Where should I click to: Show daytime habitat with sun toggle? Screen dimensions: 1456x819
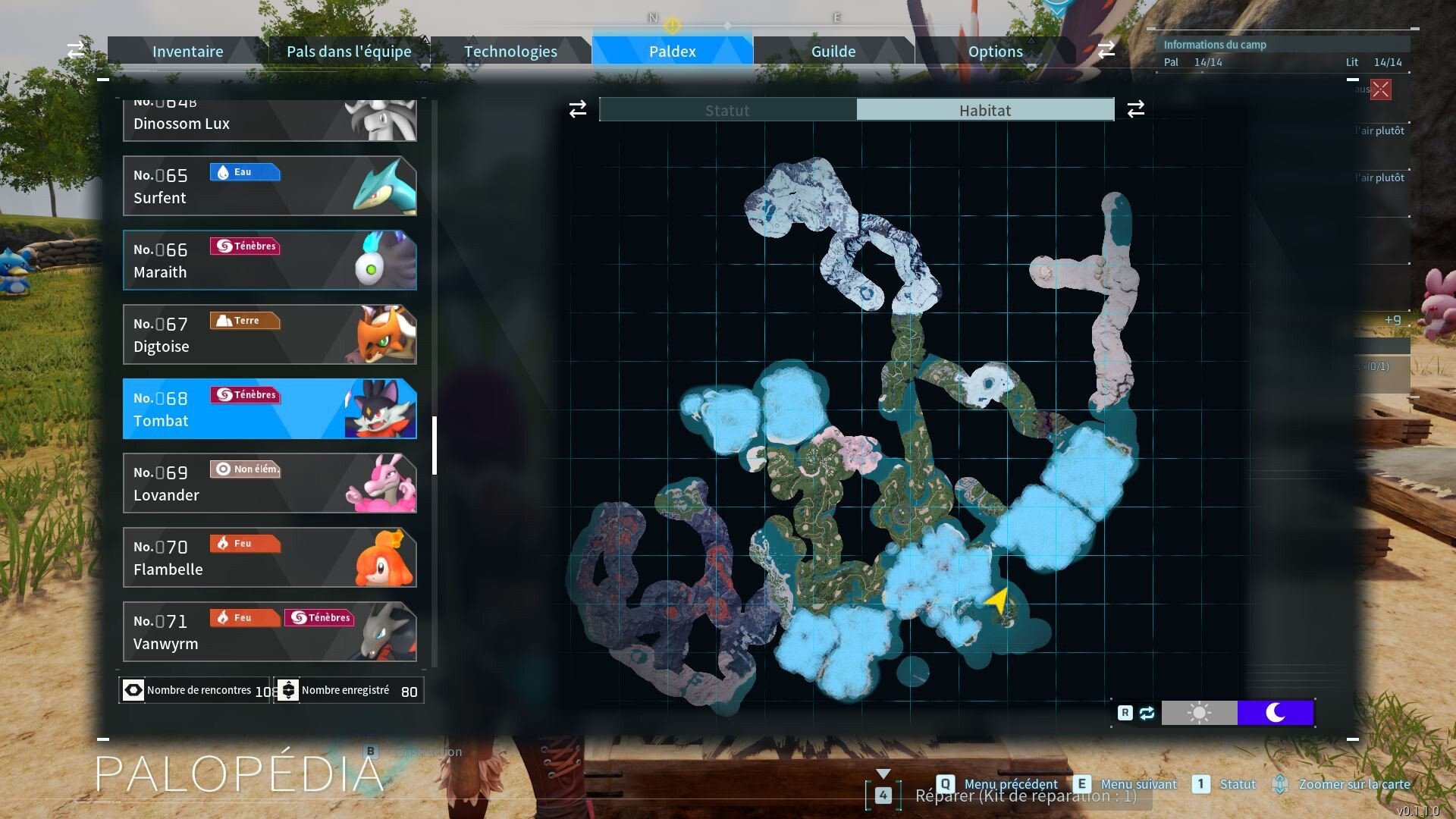(x=1199, y=713)
